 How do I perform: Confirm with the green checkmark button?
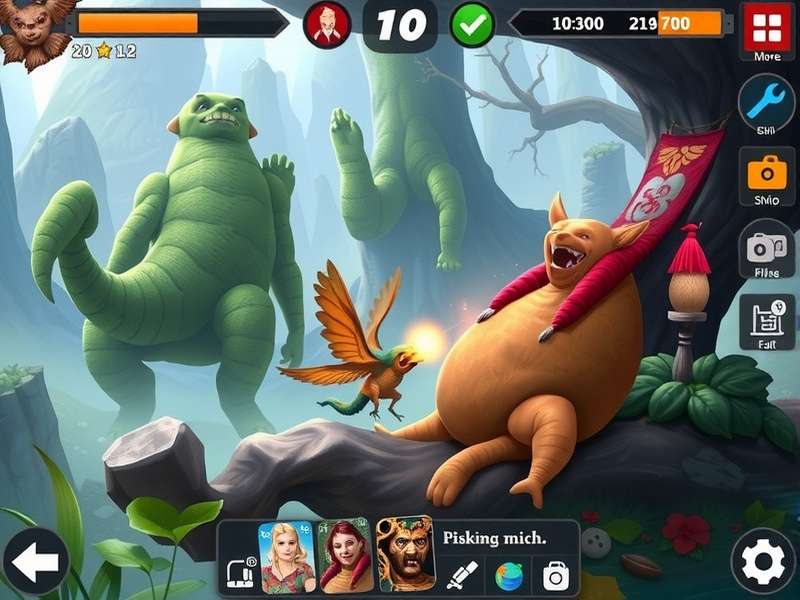[472, 24]
